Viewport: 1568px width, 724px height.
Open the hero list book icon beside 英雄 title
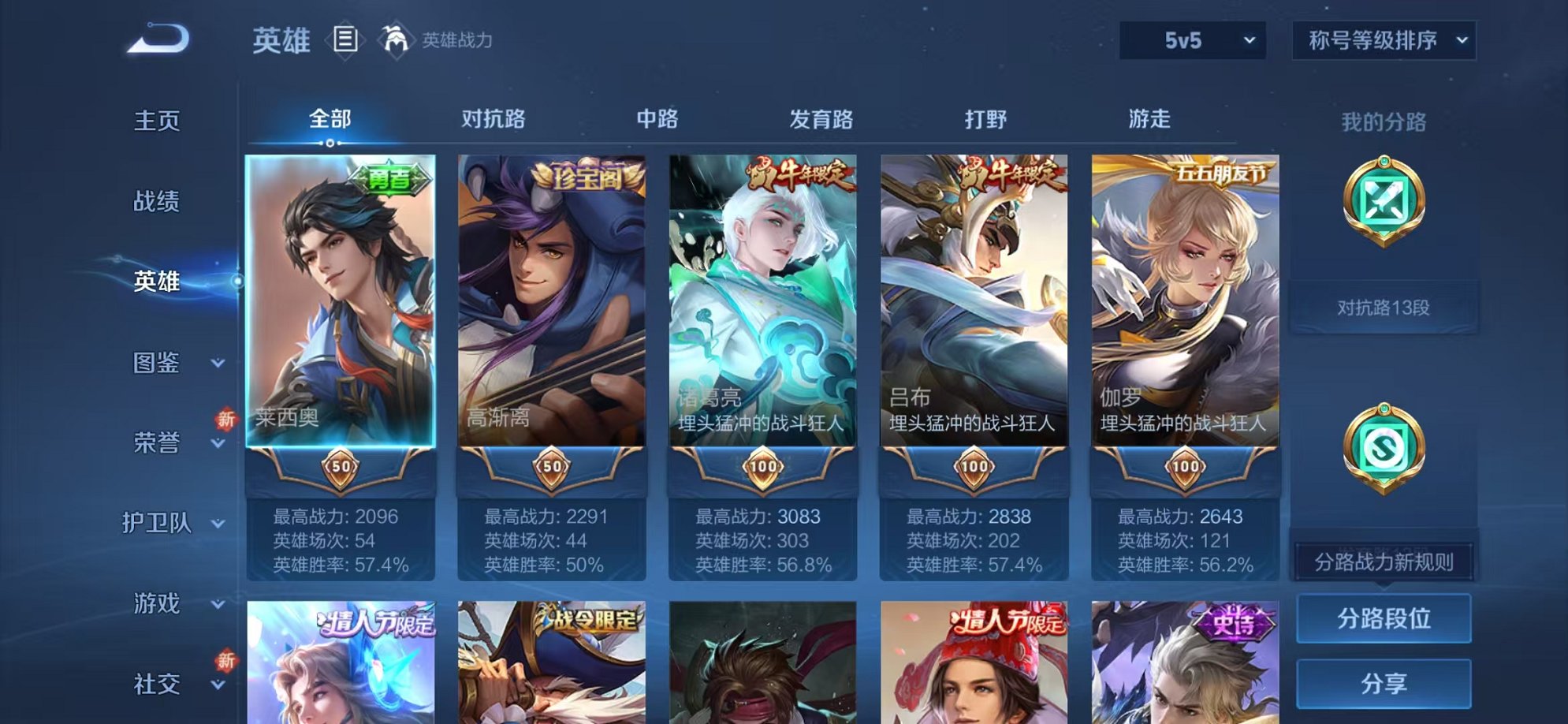345,38
